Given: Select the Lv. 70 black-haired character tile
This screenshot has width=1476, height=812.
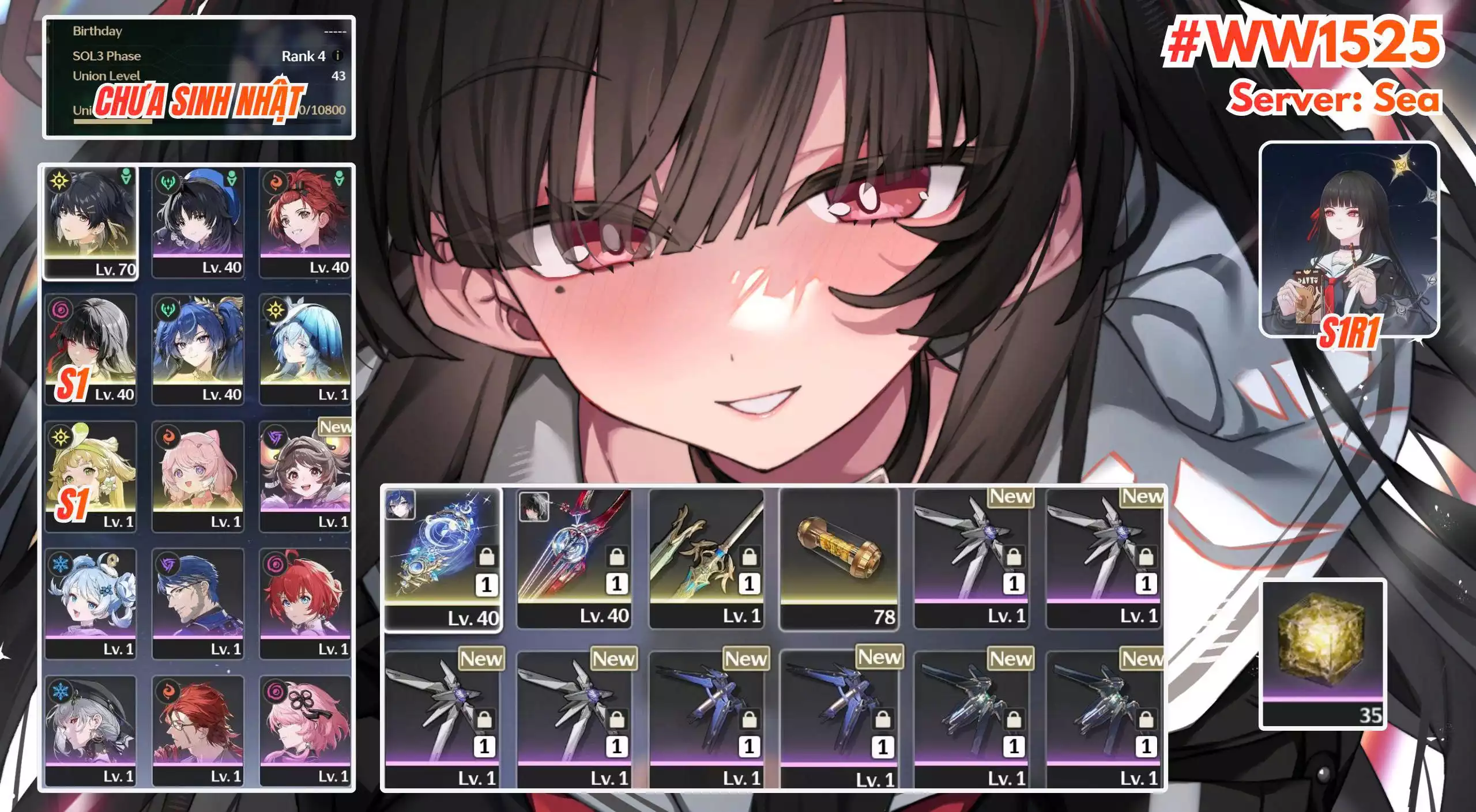Looking at the screenshot, I should pos(91,223).
